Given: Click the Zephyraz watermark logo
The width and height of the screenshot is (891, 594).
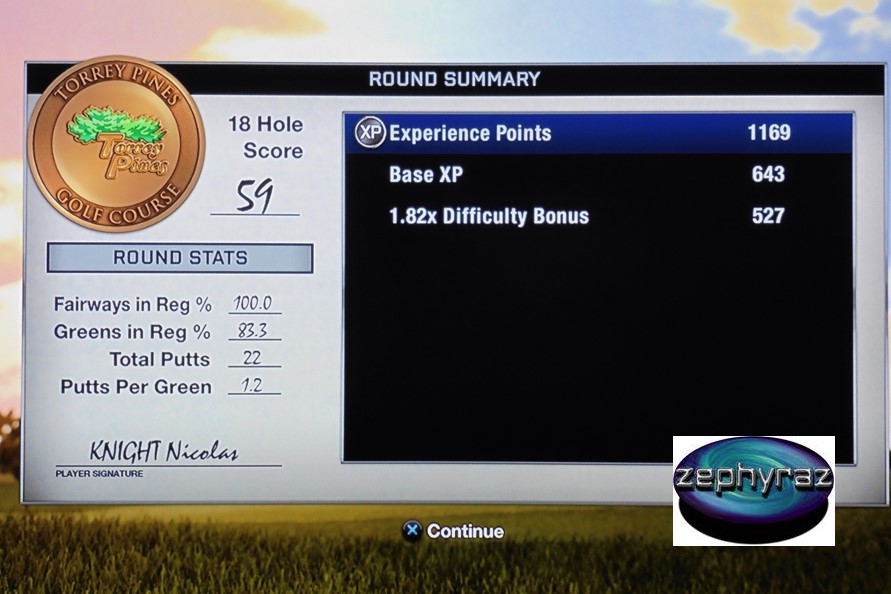Looking at the screenshot, I should point(753,490).
